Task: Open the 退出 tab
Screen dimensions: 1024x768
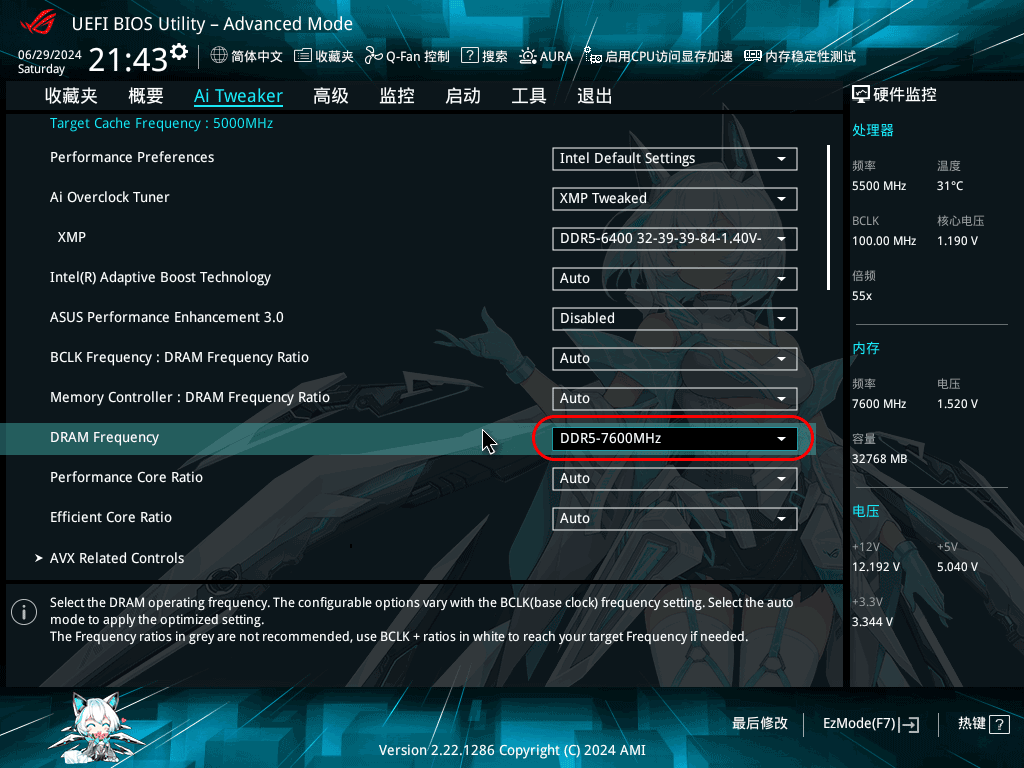Action: pyautogui.click(x=595, y=96)
